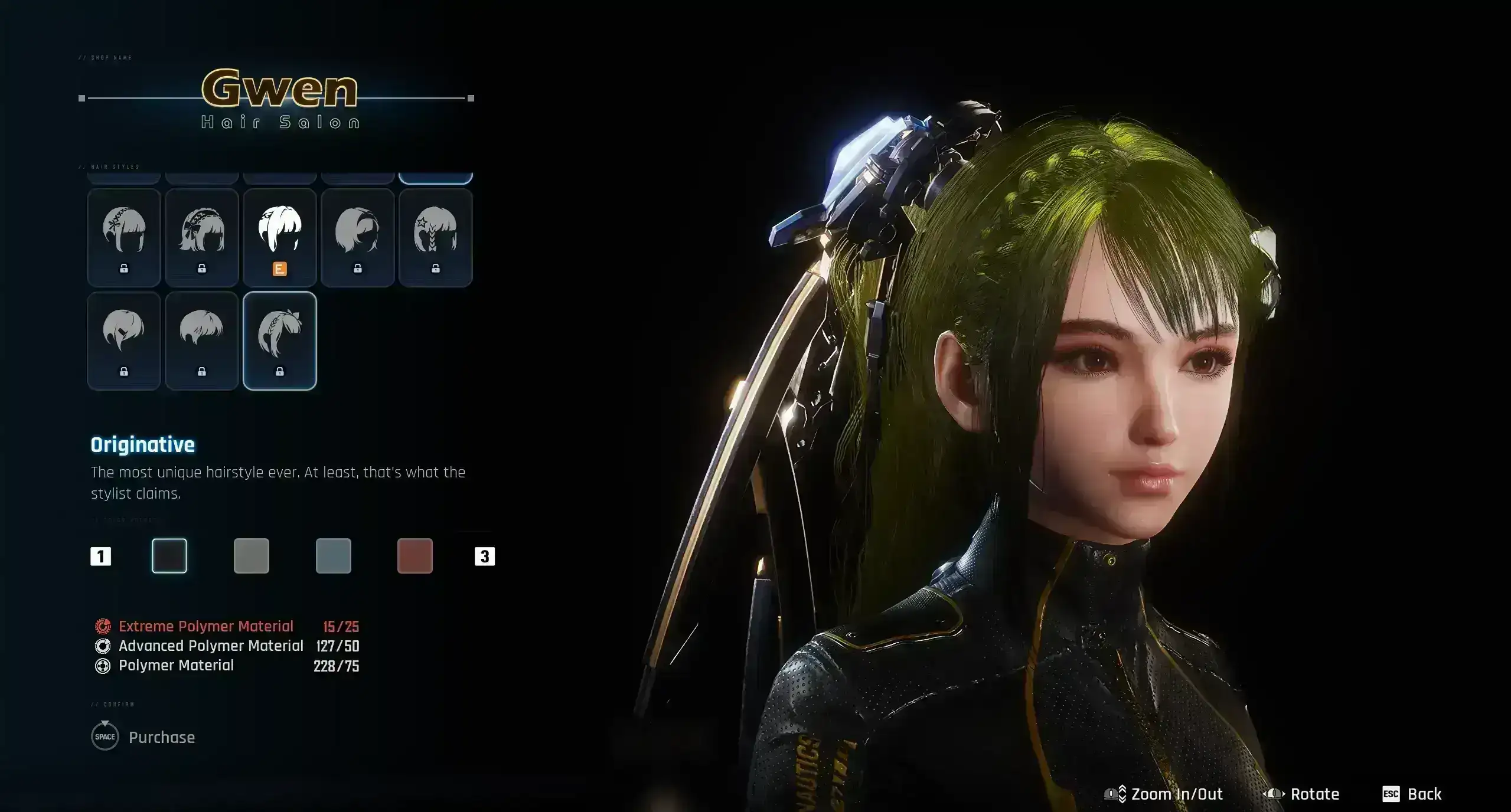Image resolution: width=1511 pixels, height=812 pixels.
Task: Select the short tousled pixie cut hairstyle
Action: (202, 340)
